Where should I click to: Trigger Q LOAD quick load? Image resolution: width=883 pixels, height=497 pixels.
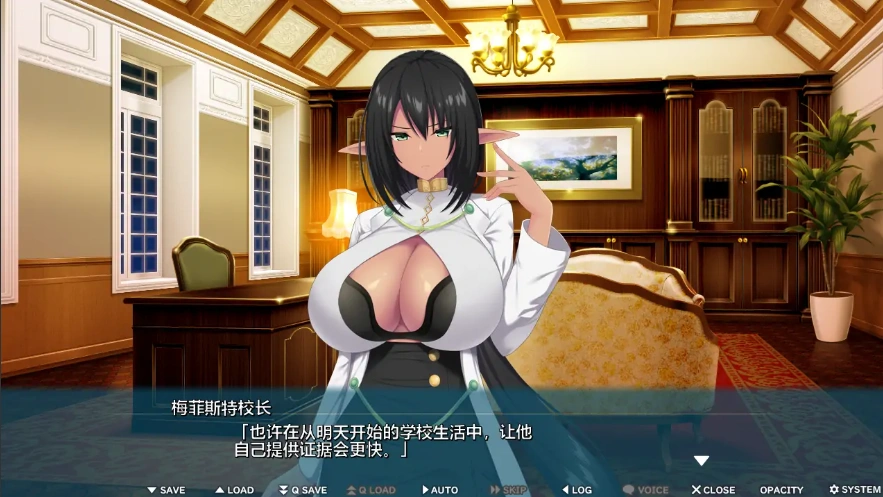pos(371,490)
